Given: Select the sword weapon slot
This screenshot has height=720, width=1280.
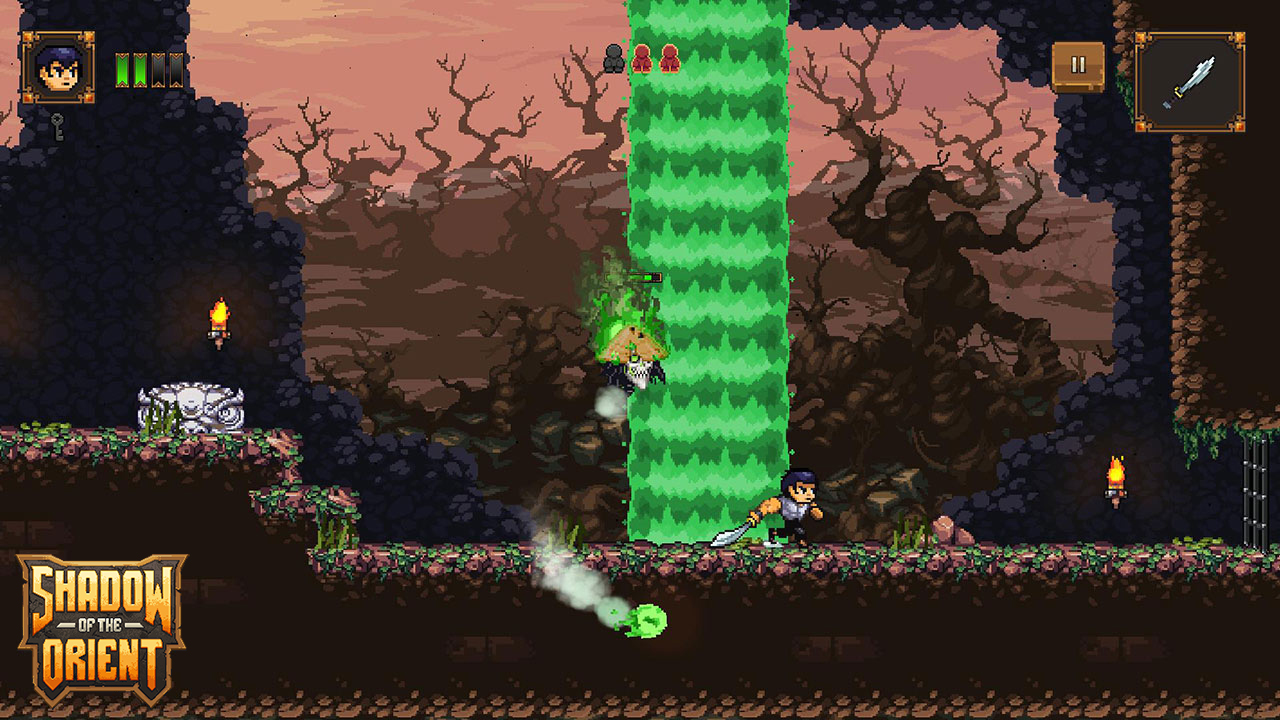Looking at the screenshot, I should [x=1190, y=81].
